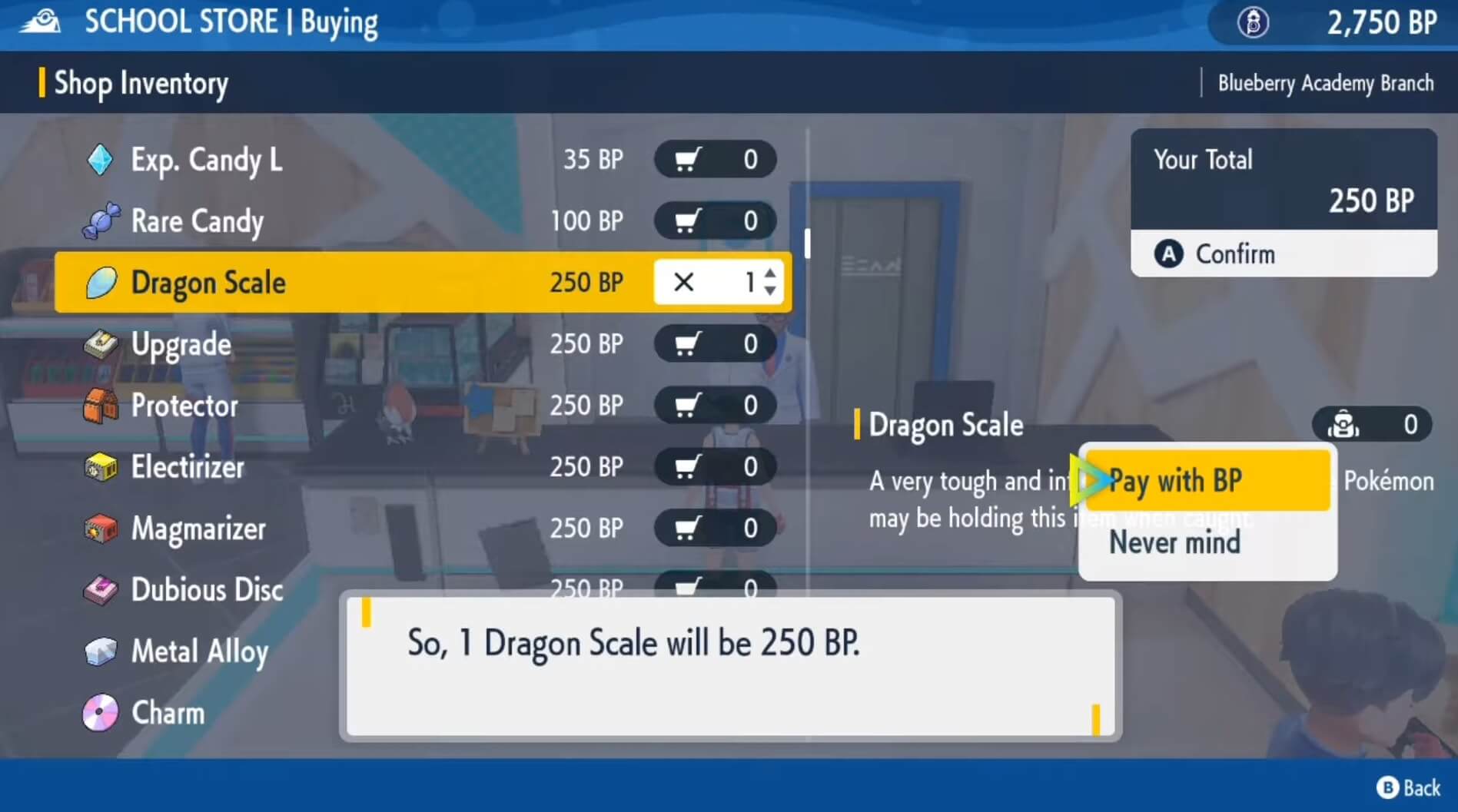
Task: Increase Dragon Scale quantity with up arrow
Action: click(x=769, y=273)
